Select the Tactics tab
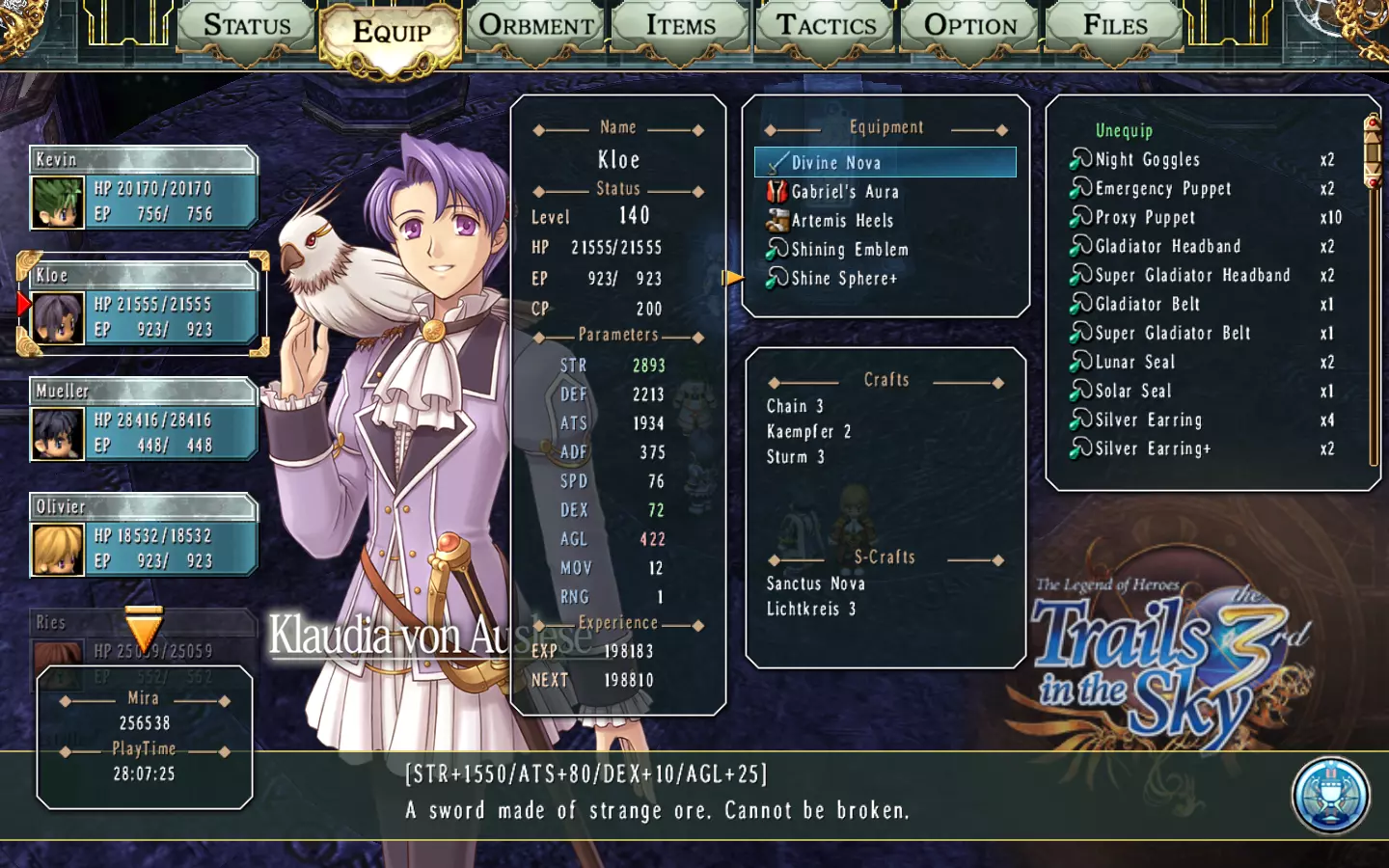Screen dimensions: 1389x868 (x=827, y=27)
